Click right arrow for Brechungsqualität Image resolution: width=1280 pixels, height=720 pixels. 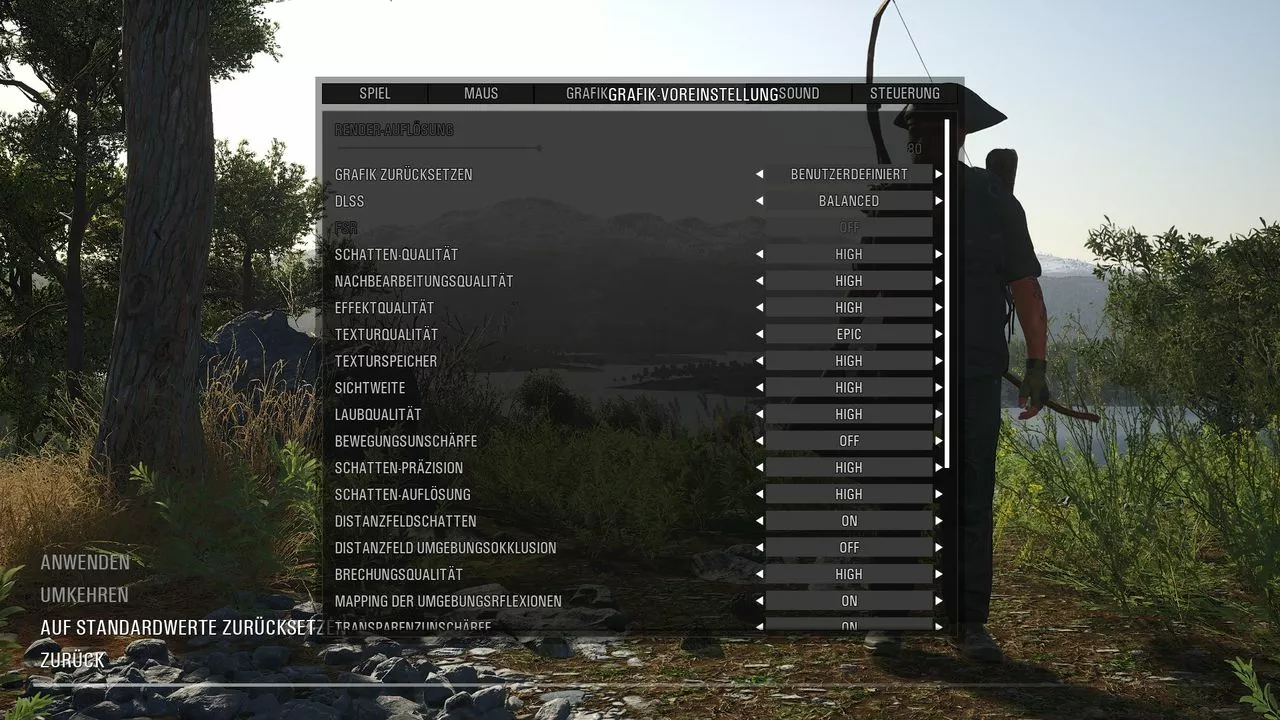(939, 575)
